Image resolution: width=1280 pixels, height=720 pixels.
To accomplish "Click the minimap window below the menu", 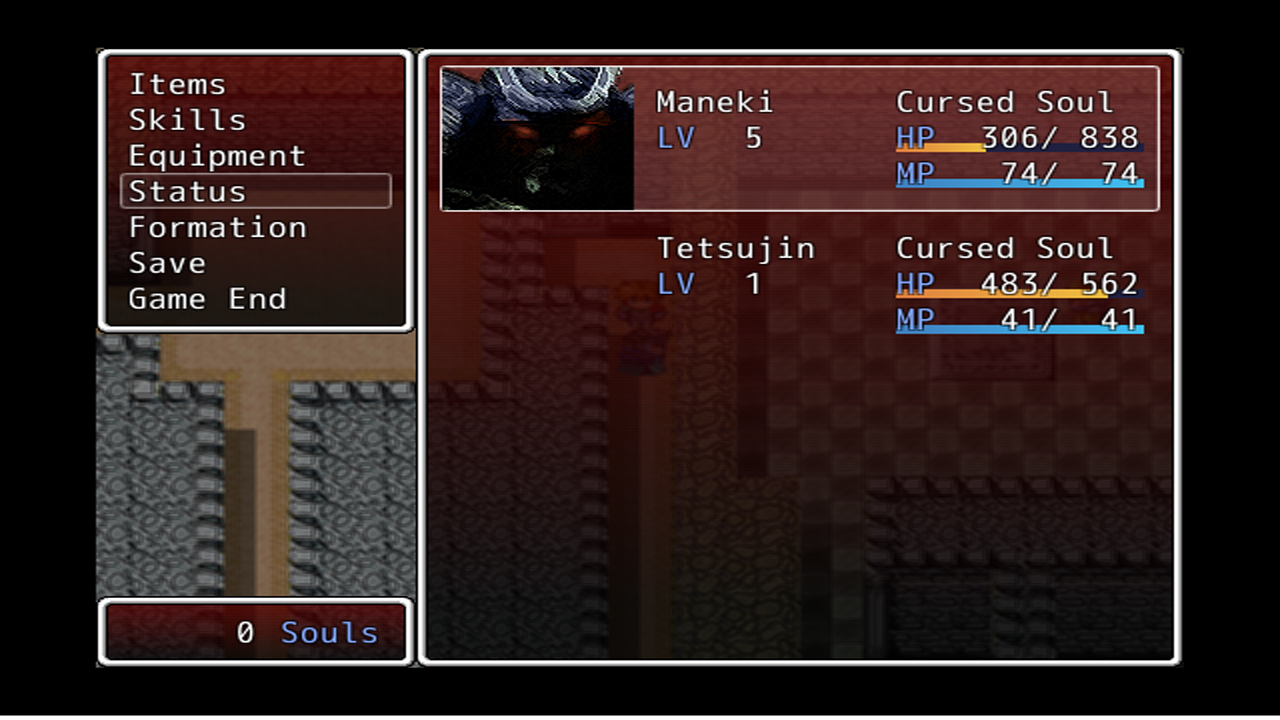I will (x=255, y=463).
